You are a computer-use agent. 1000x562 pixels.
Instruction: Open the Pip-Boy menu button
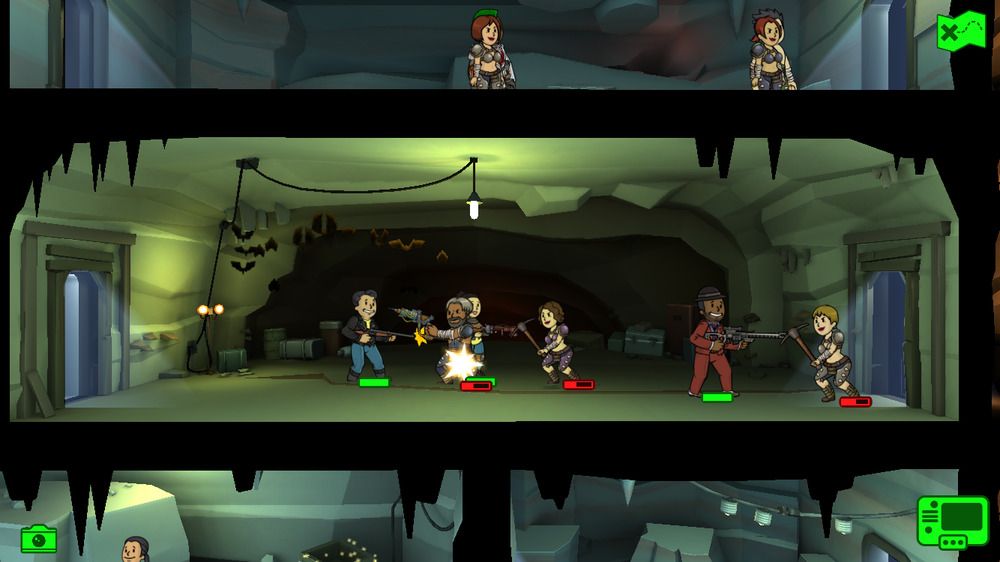[x=952, y=522]
